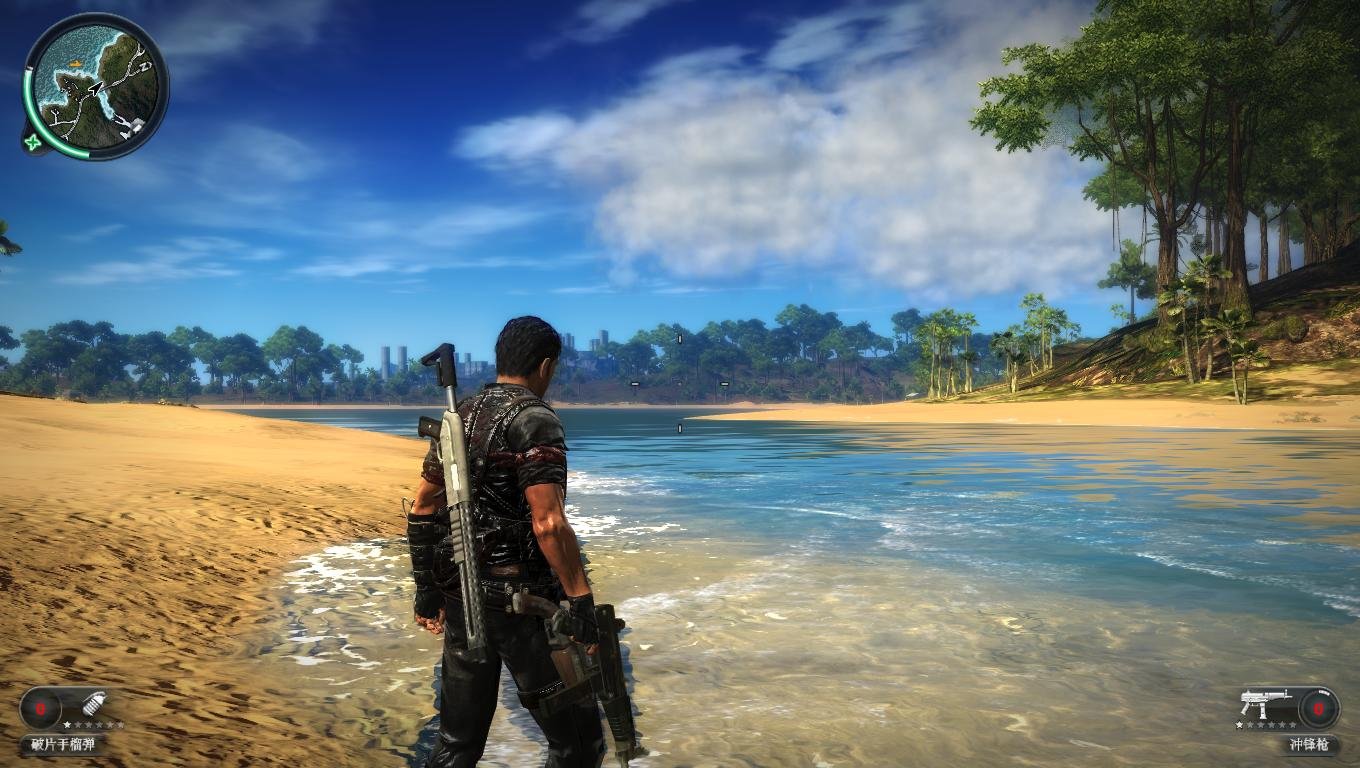Click the orange boat marker on the minimap
This screenshot has width=1360, height=768.
click(76, 64)
